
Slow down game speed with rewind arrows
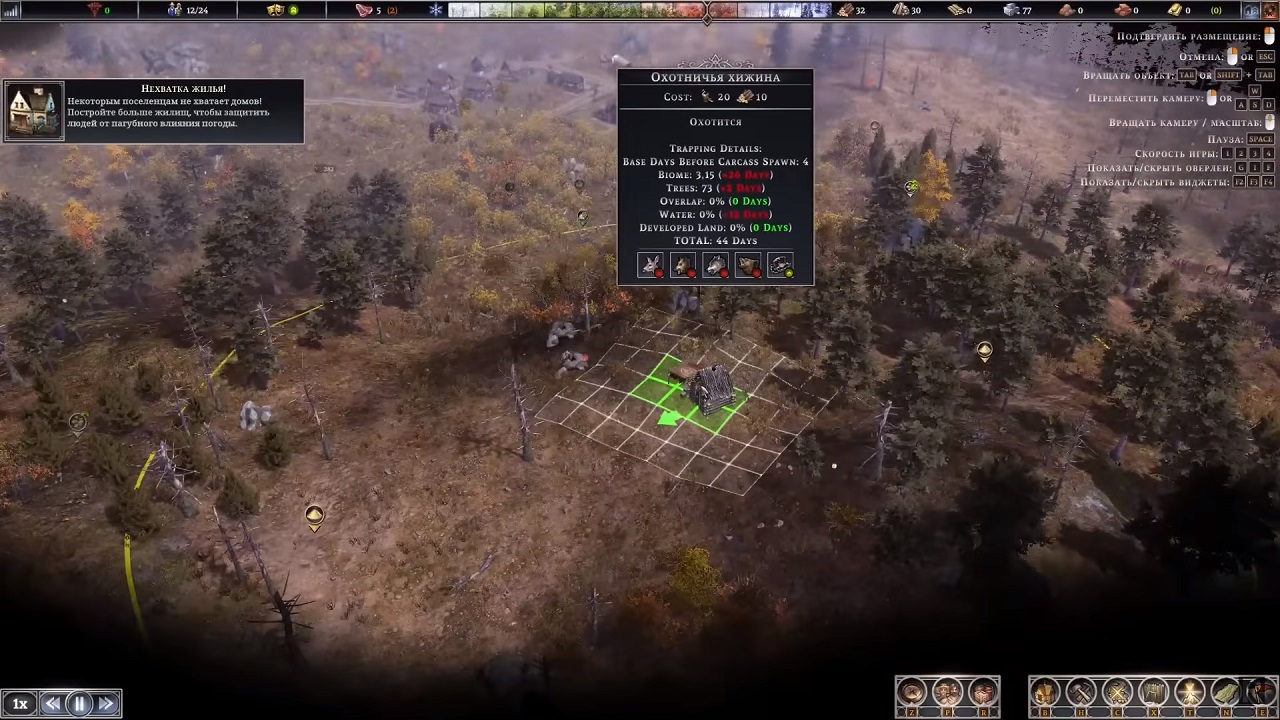tap(52, 704)
